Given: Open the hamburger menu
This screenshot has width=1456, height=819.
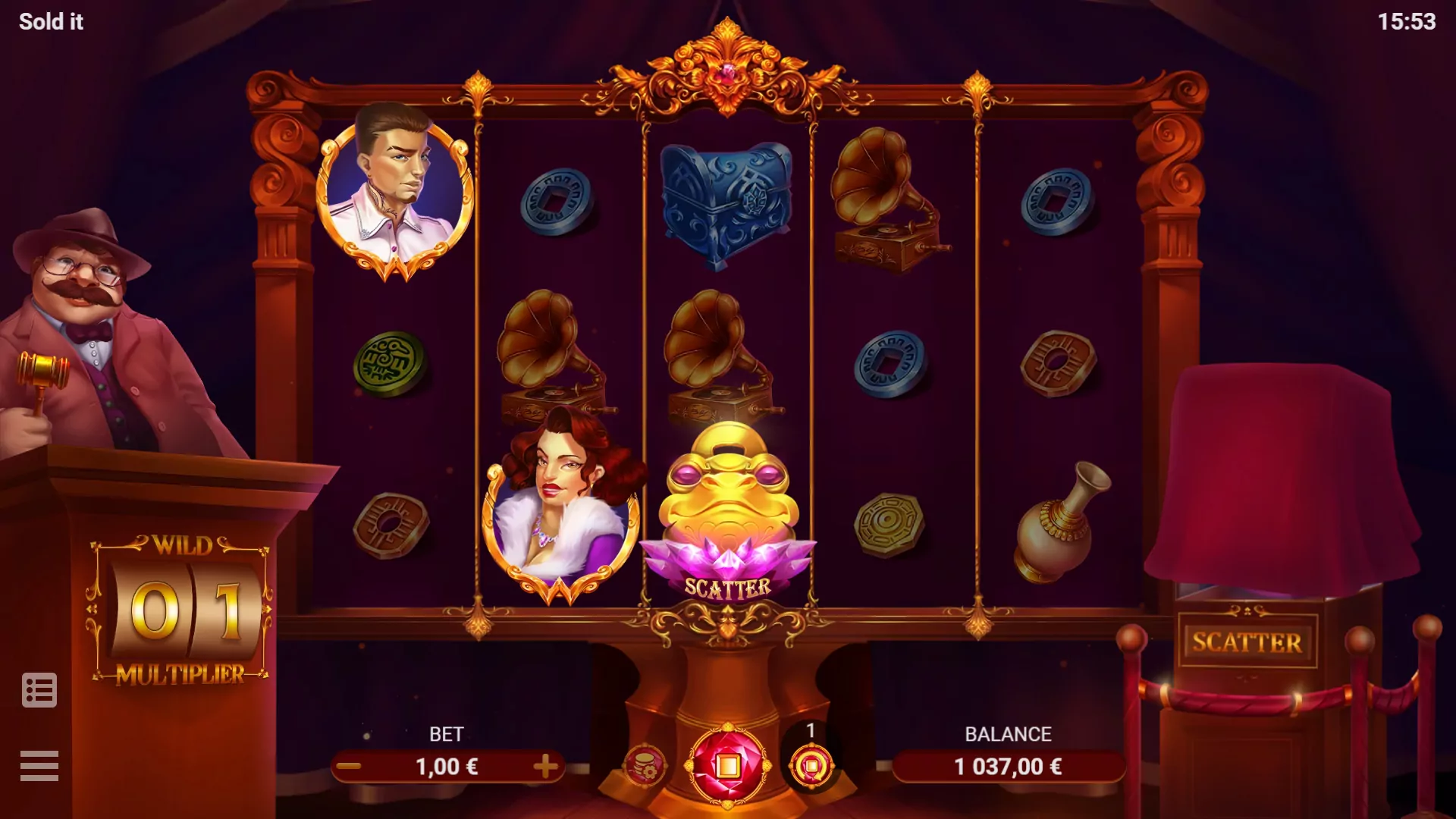Looking at the screenshot, I should pos(39,765).
